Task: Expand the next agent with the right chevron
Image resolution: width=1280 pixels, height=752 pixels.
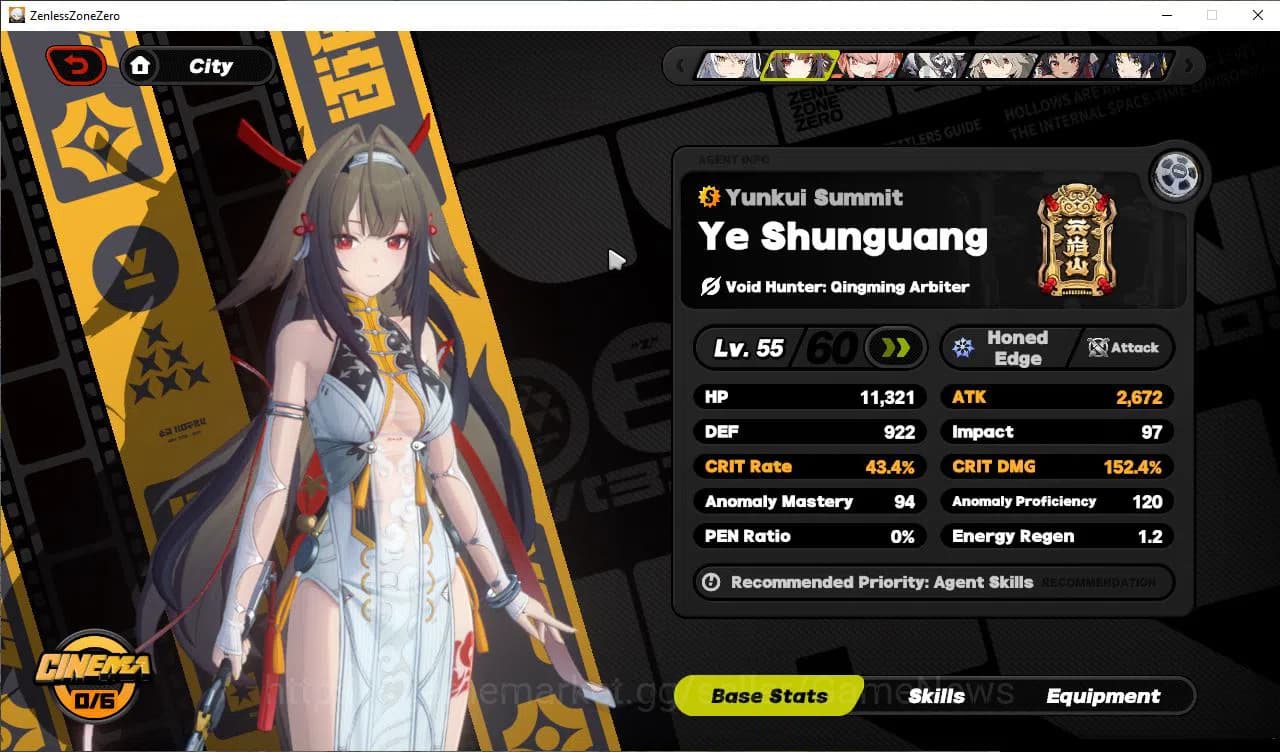Action: pyautogui.click(x=1189, y=65)
